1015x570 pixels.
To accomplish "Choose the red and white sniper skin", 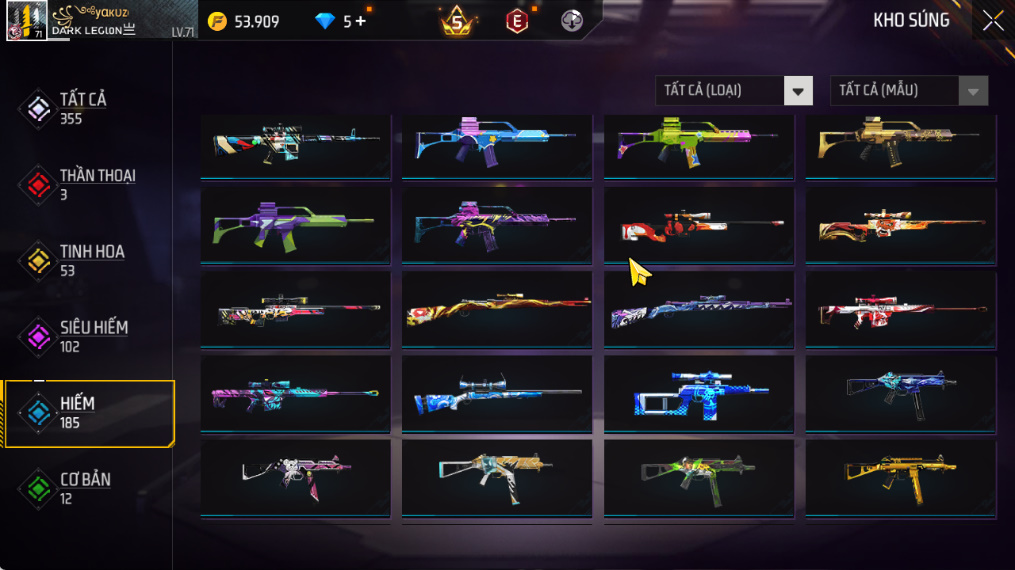I will tap(900, 310).
